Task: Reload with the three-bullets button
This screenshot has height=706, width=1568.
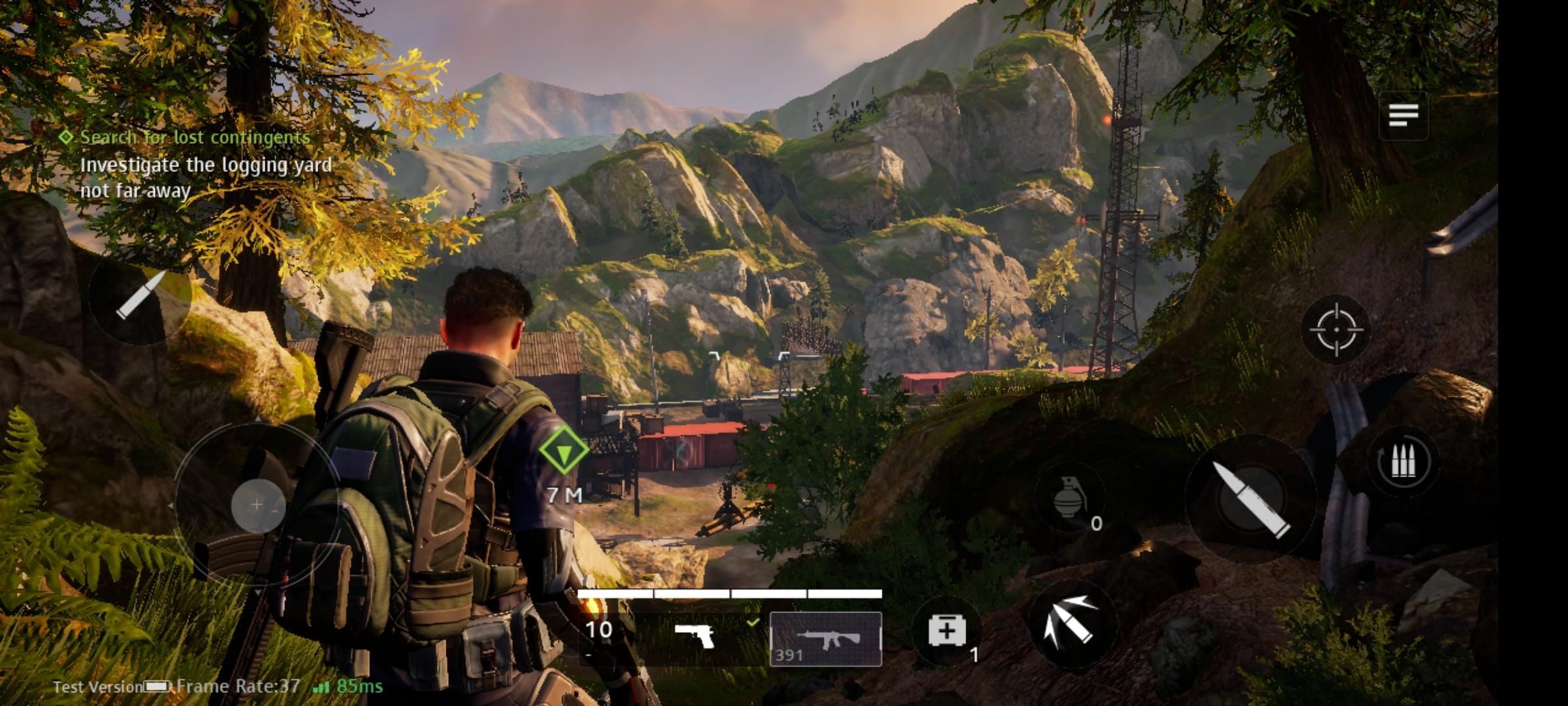Action: [1402, 462]
